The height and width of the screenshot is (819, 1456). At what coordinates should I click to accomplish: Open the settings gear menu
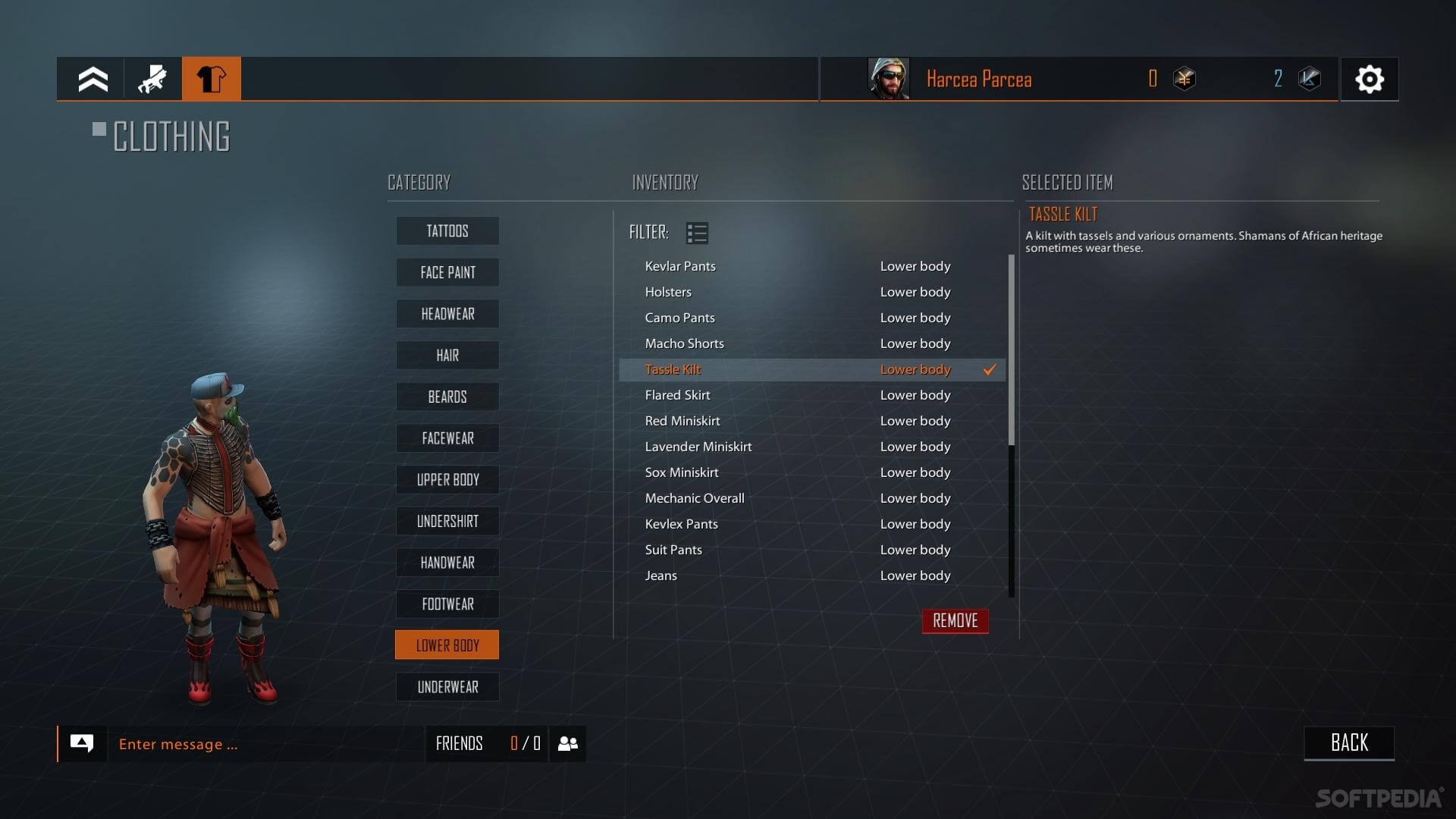click(1369, 79)
